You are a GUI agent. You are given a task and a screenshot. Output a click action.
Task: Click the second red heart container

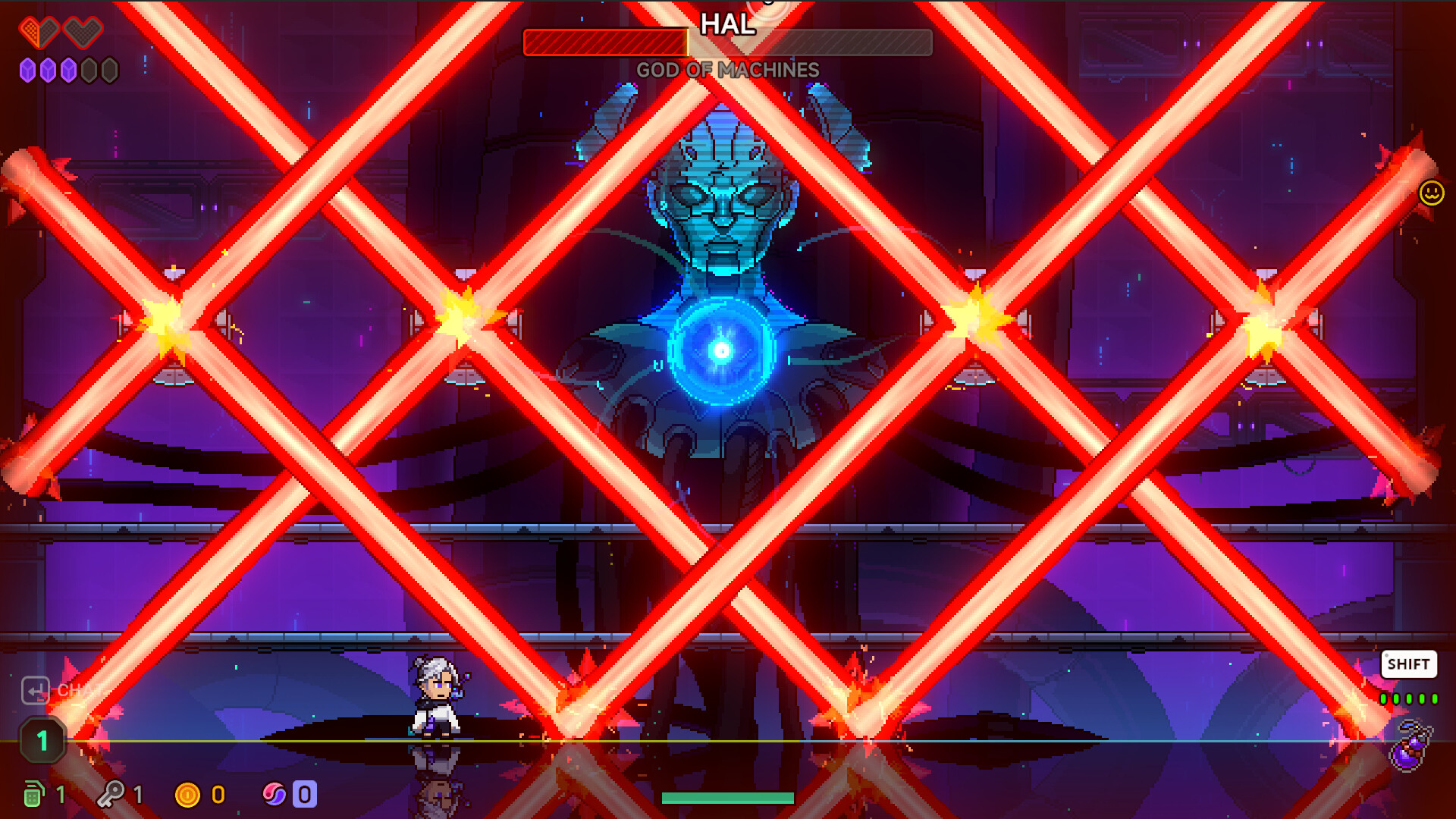pos(82,33)
